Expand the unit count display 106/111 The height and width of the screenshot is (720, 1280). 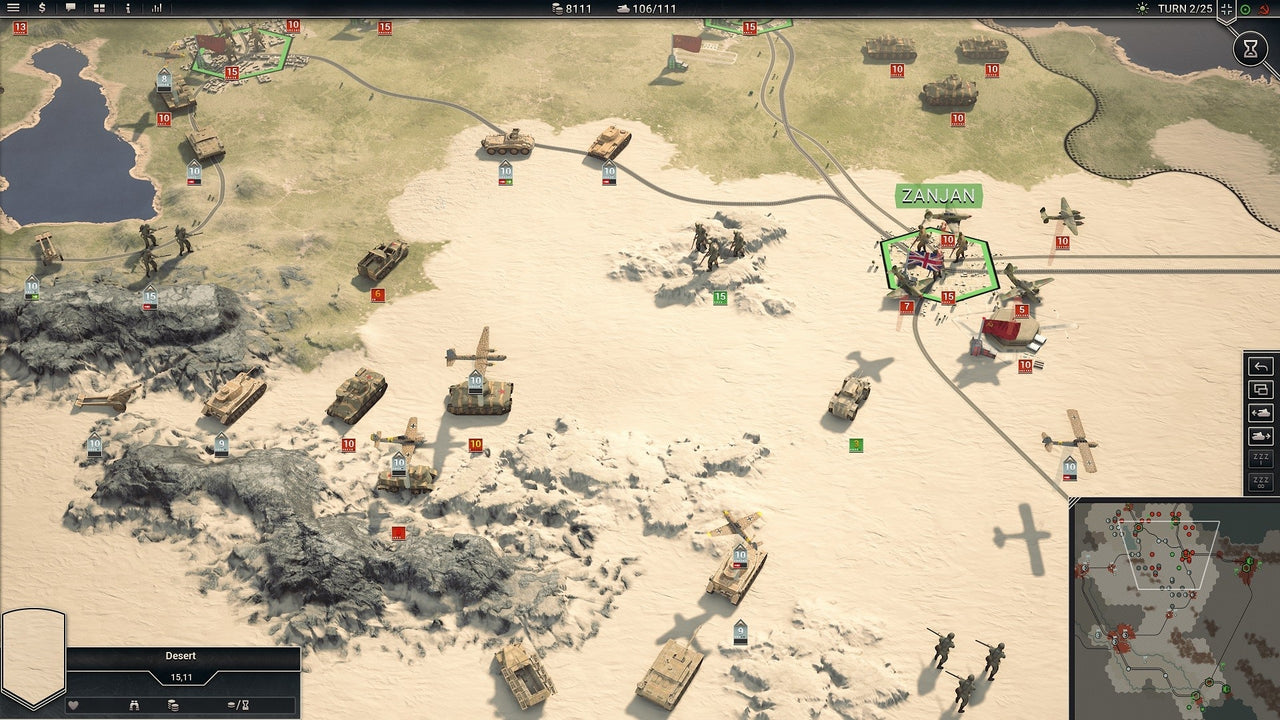click(x=646, y=8)
